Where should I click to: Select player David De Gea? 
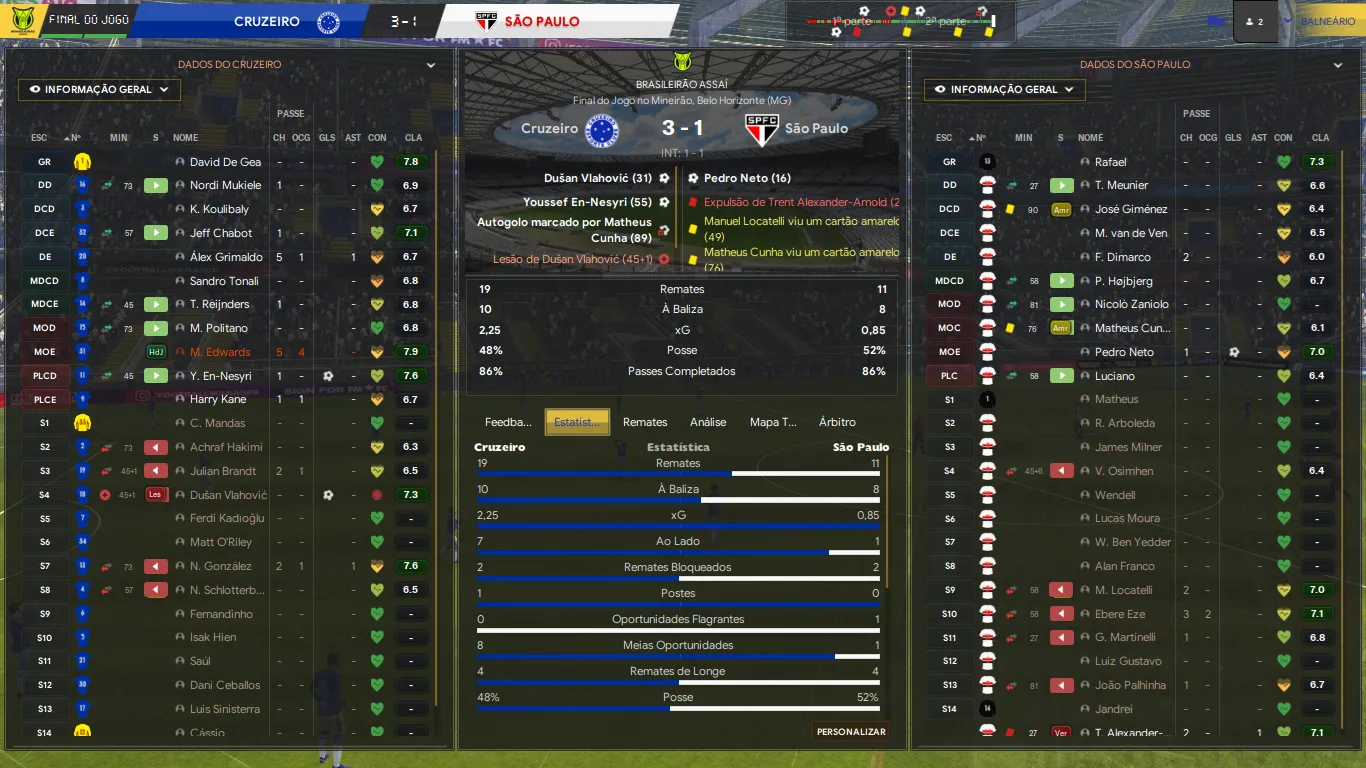225,162
